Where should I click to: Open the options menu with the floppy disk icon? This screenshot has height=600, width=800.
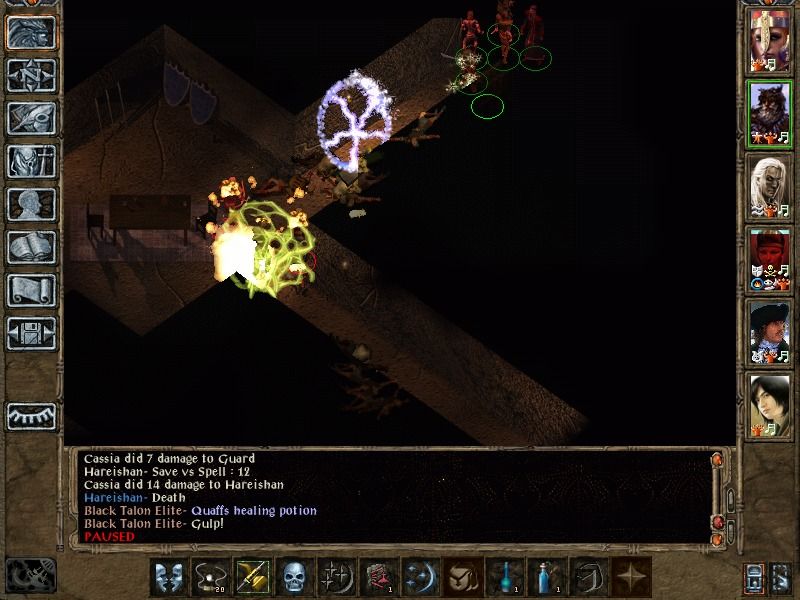pos(31,332)
